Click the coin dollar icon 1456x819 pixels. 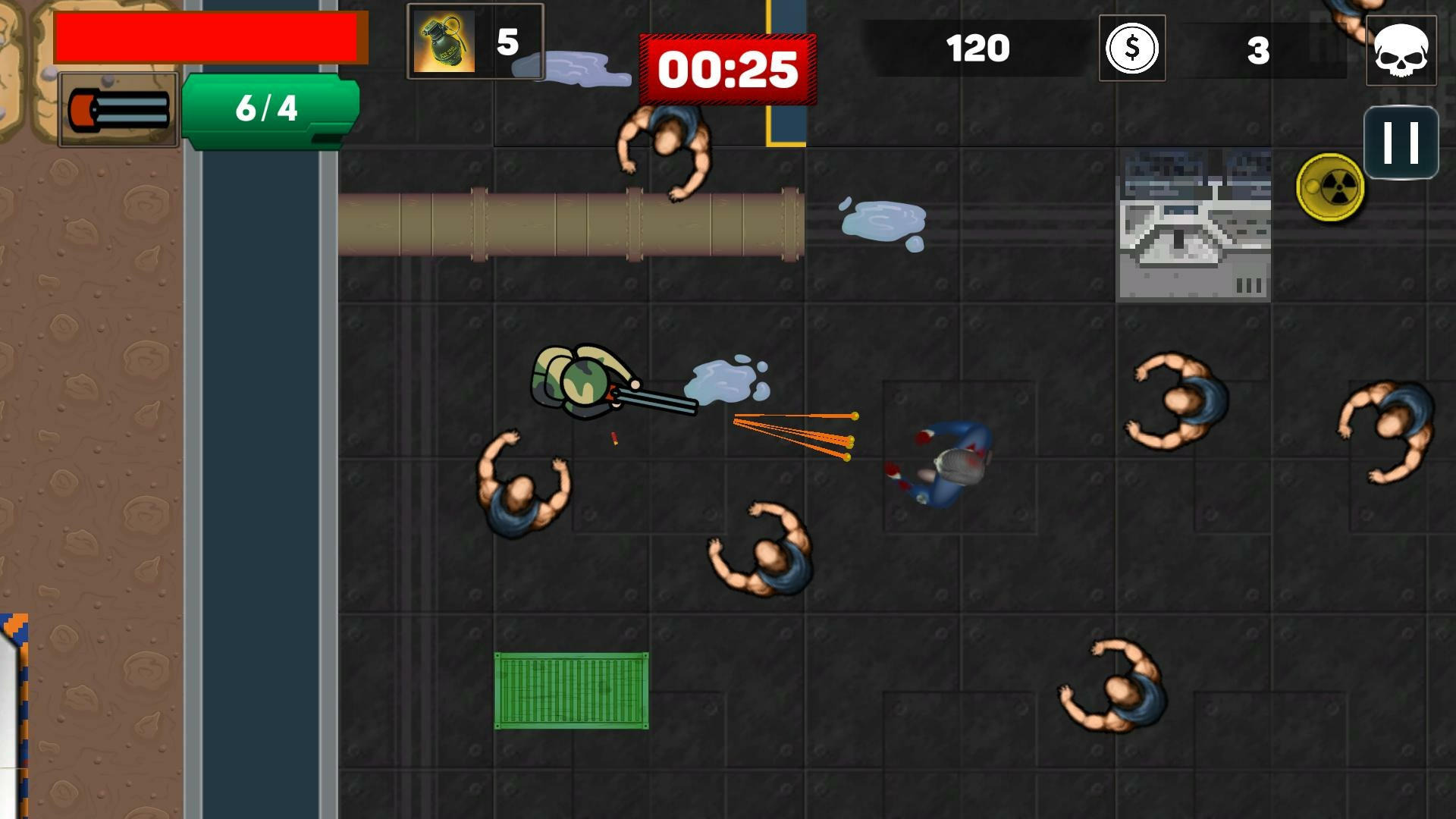pos(1131,49)
